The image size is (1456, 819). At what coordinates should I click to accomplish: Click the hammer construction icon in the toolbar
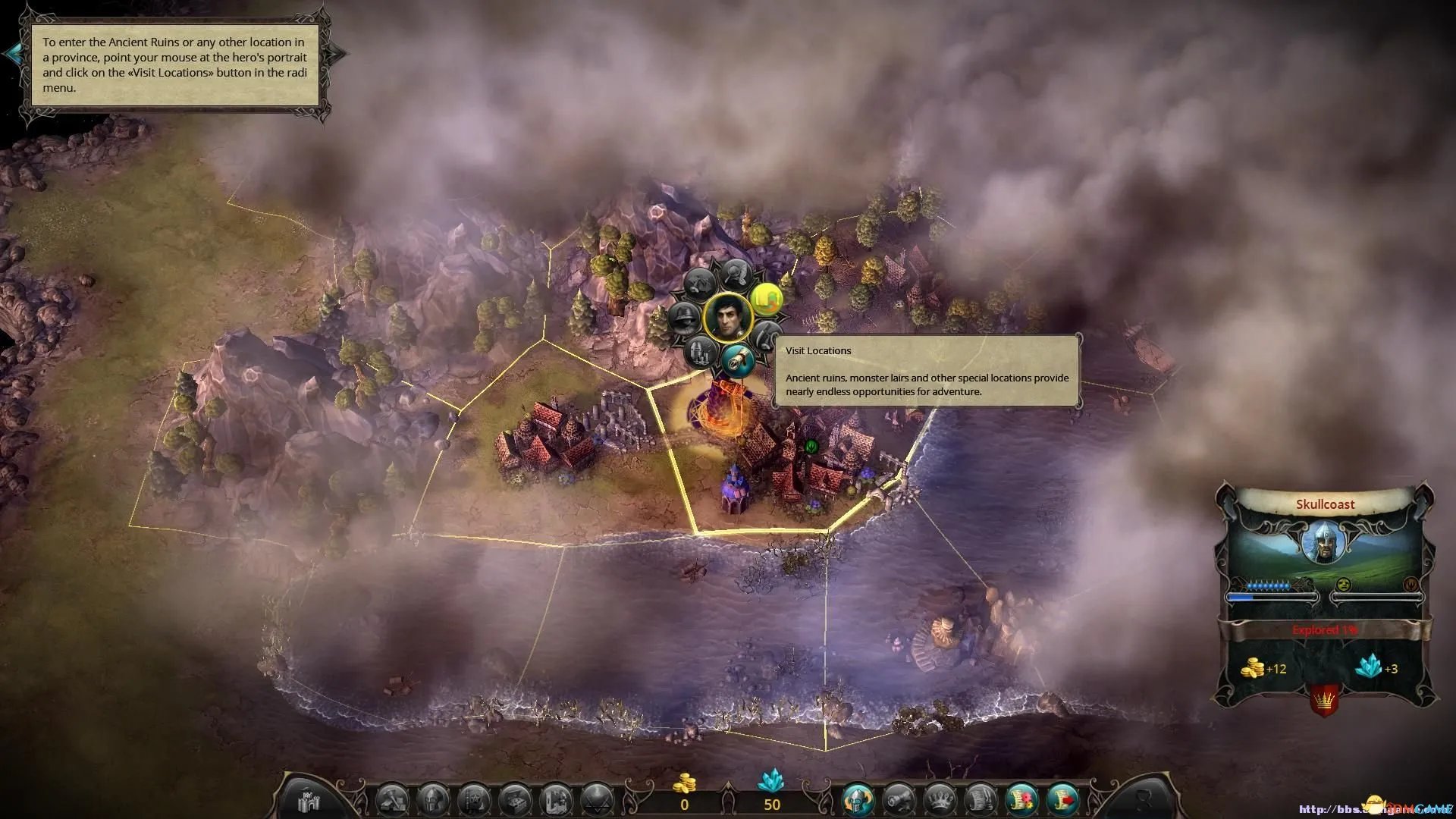393,800
